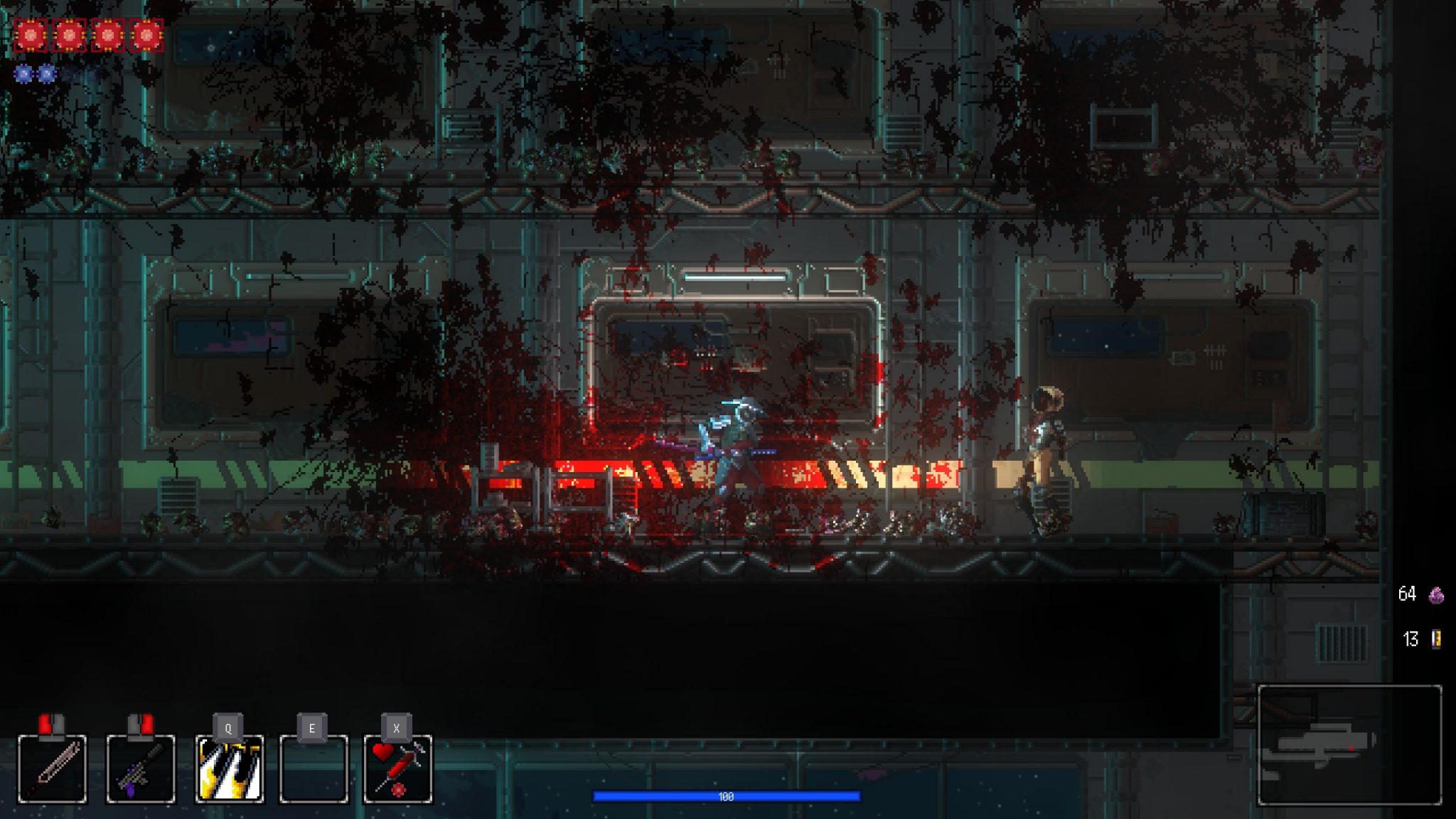Screen dimensions: 1456x819
Task: Select the sword melee weapon slot
Action: 52,769
